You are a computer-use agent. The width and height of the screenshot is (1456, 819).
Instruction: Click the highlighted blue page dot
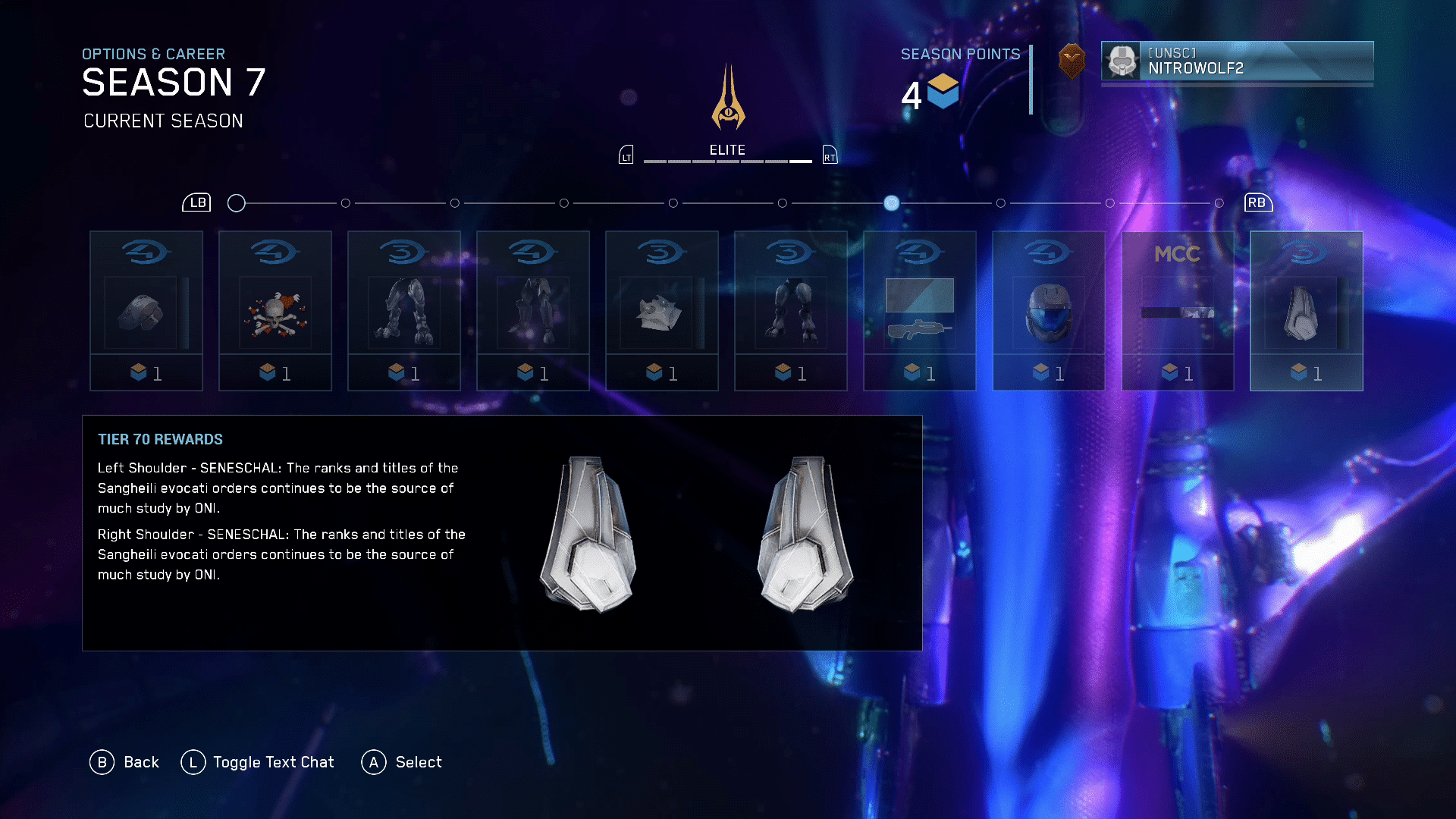click(892, 203)
